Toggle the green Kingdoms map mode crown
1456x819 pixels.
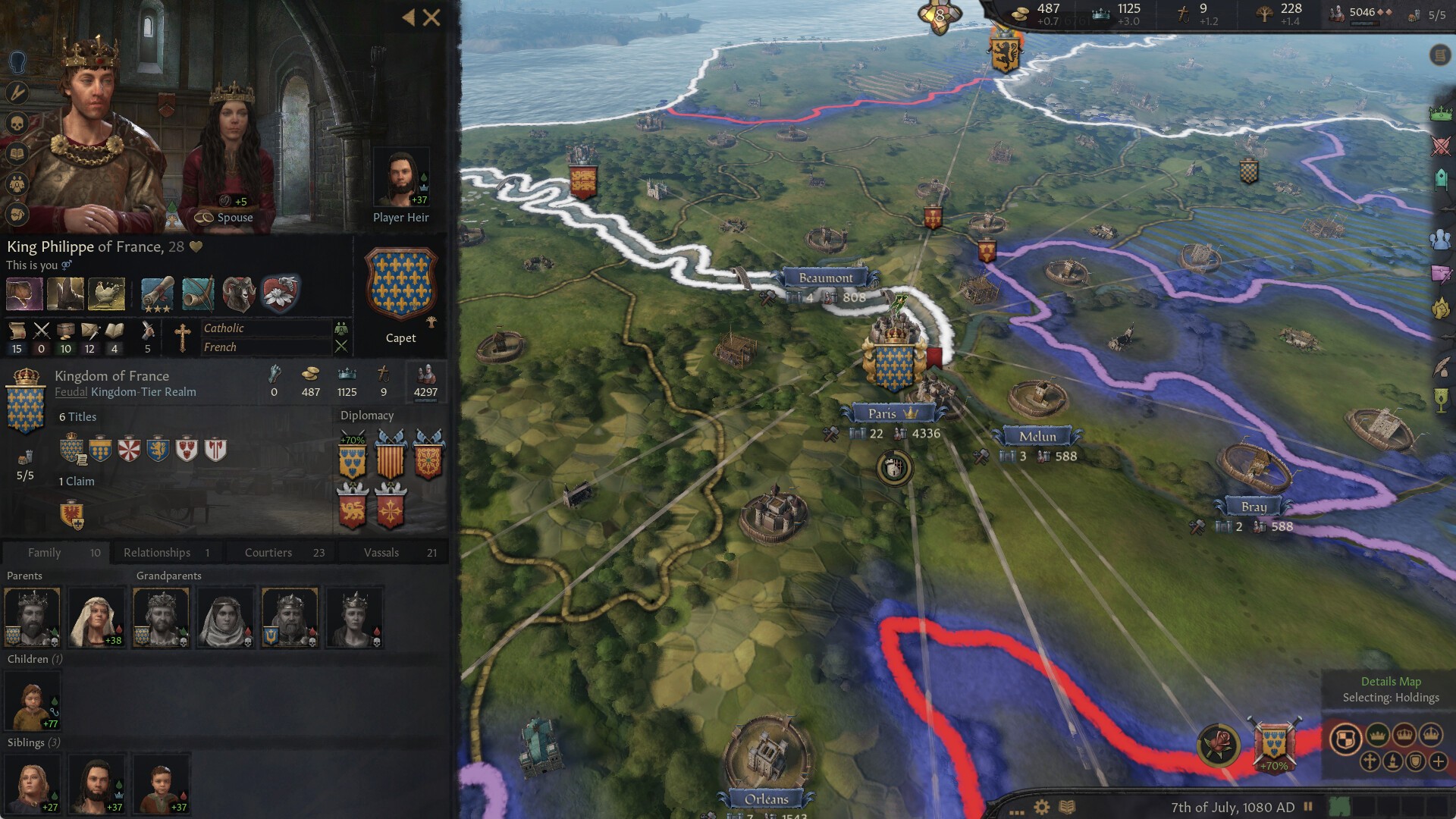coord(1378,735)
